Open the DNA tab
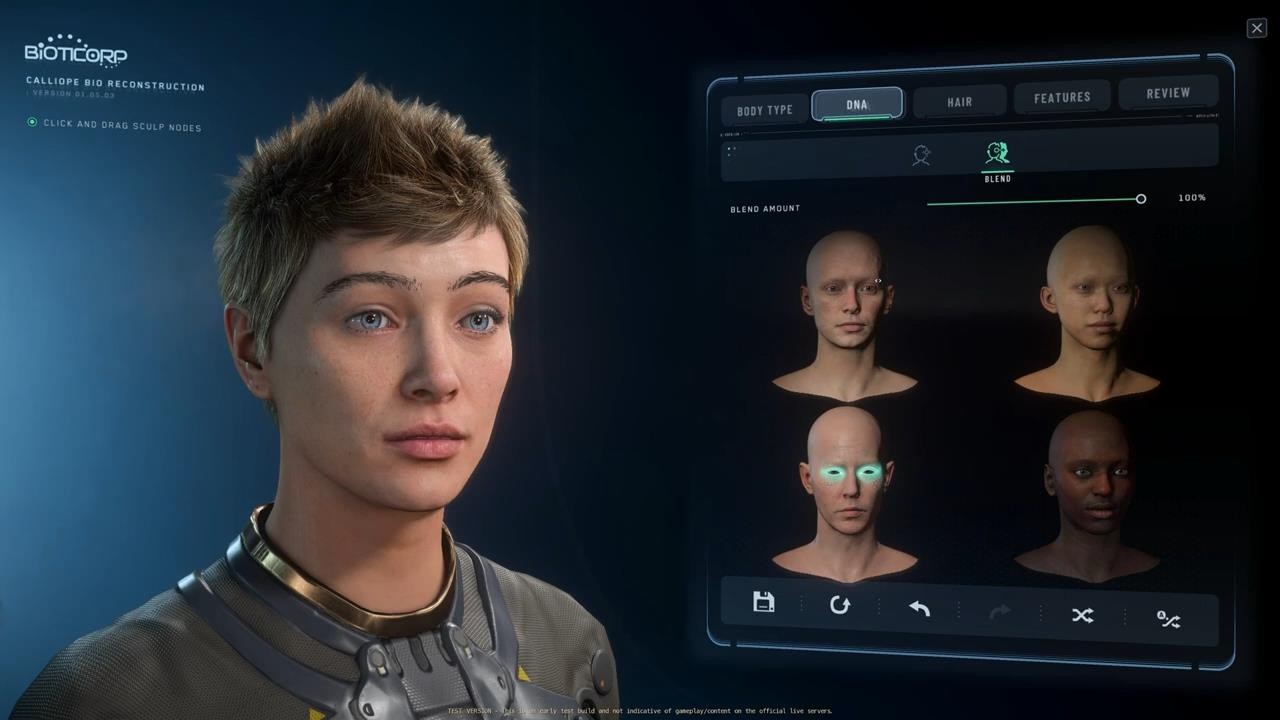Screen dimensions: 1280x720 [x=857, y=104]
